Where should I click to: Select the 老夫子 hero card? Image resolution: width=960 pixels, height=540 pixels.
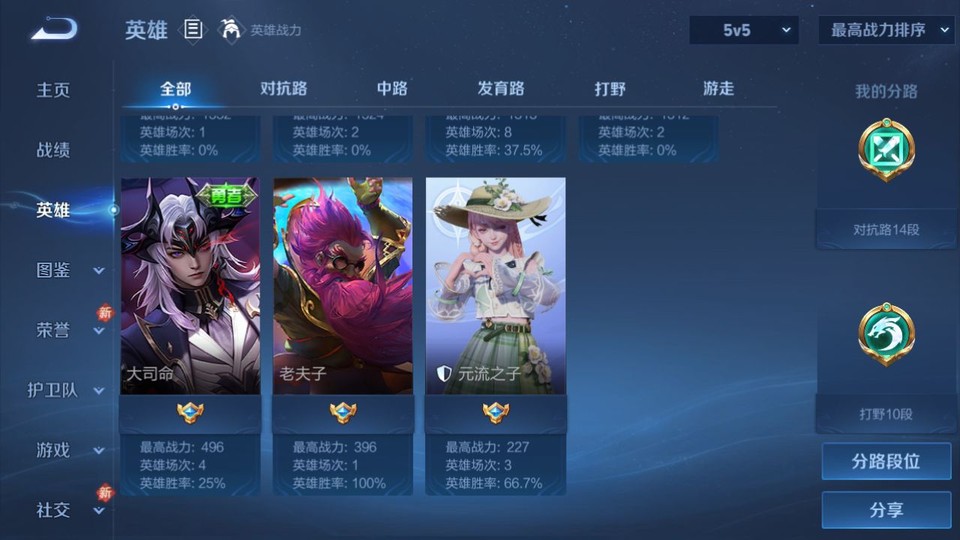coord(343,286)
